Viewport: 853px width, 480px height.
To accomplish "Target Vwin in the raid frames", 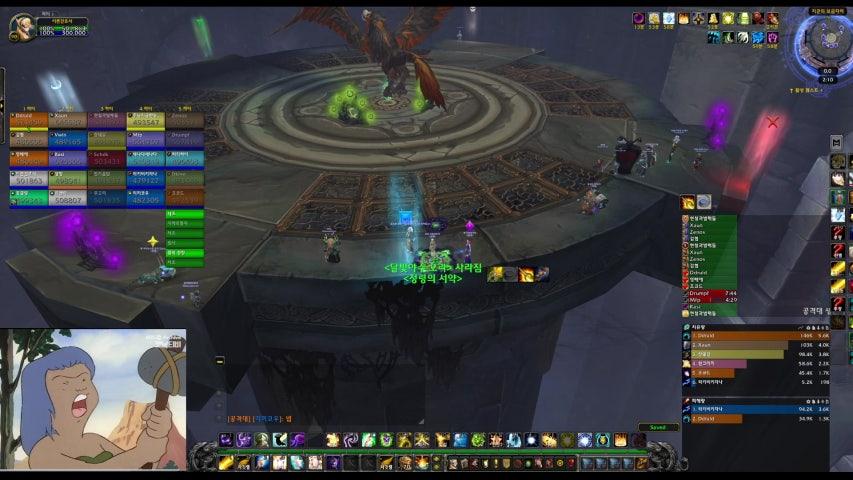I will 65,140.
